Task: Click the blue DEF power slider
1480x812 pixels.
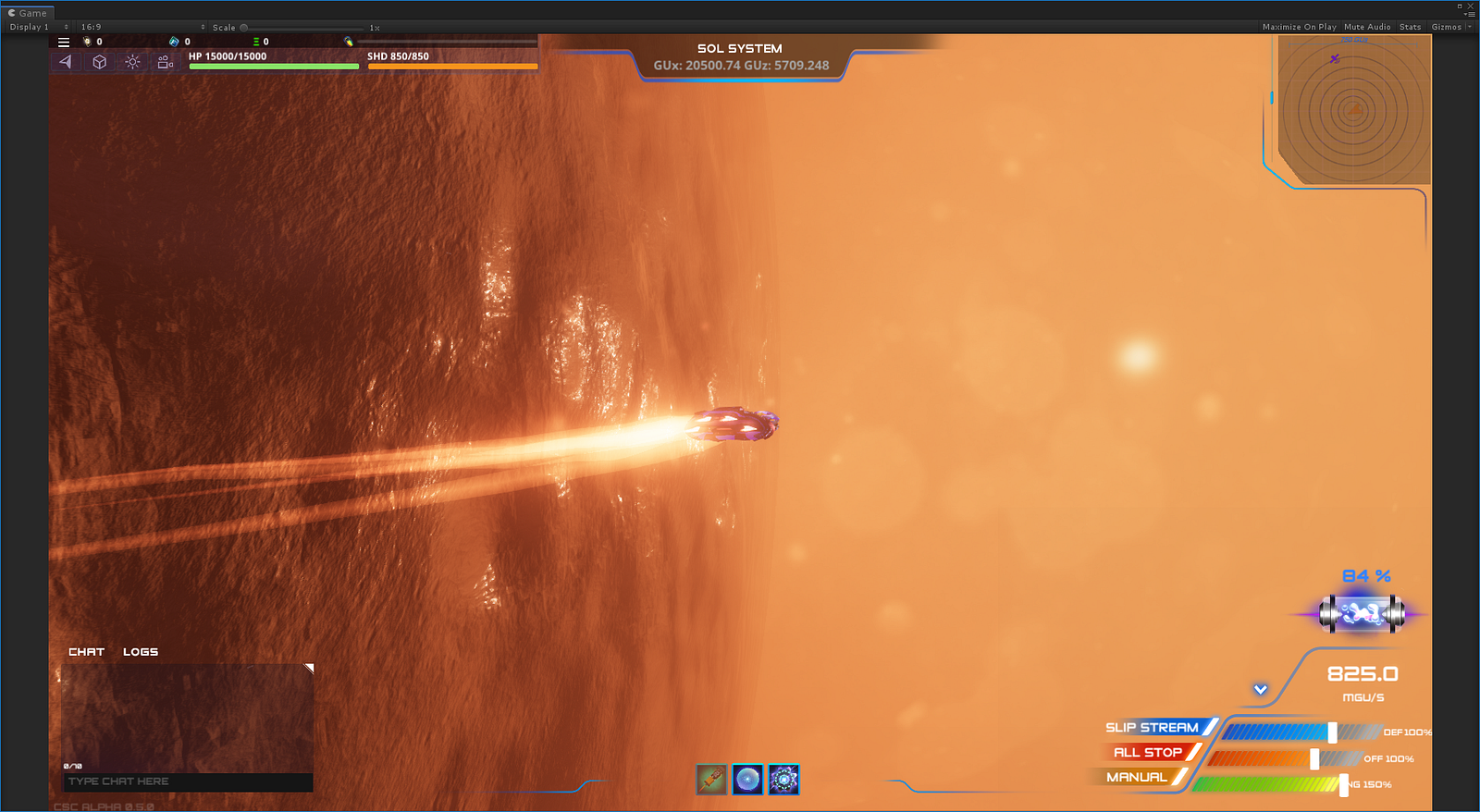Action: click(1332, 732)
